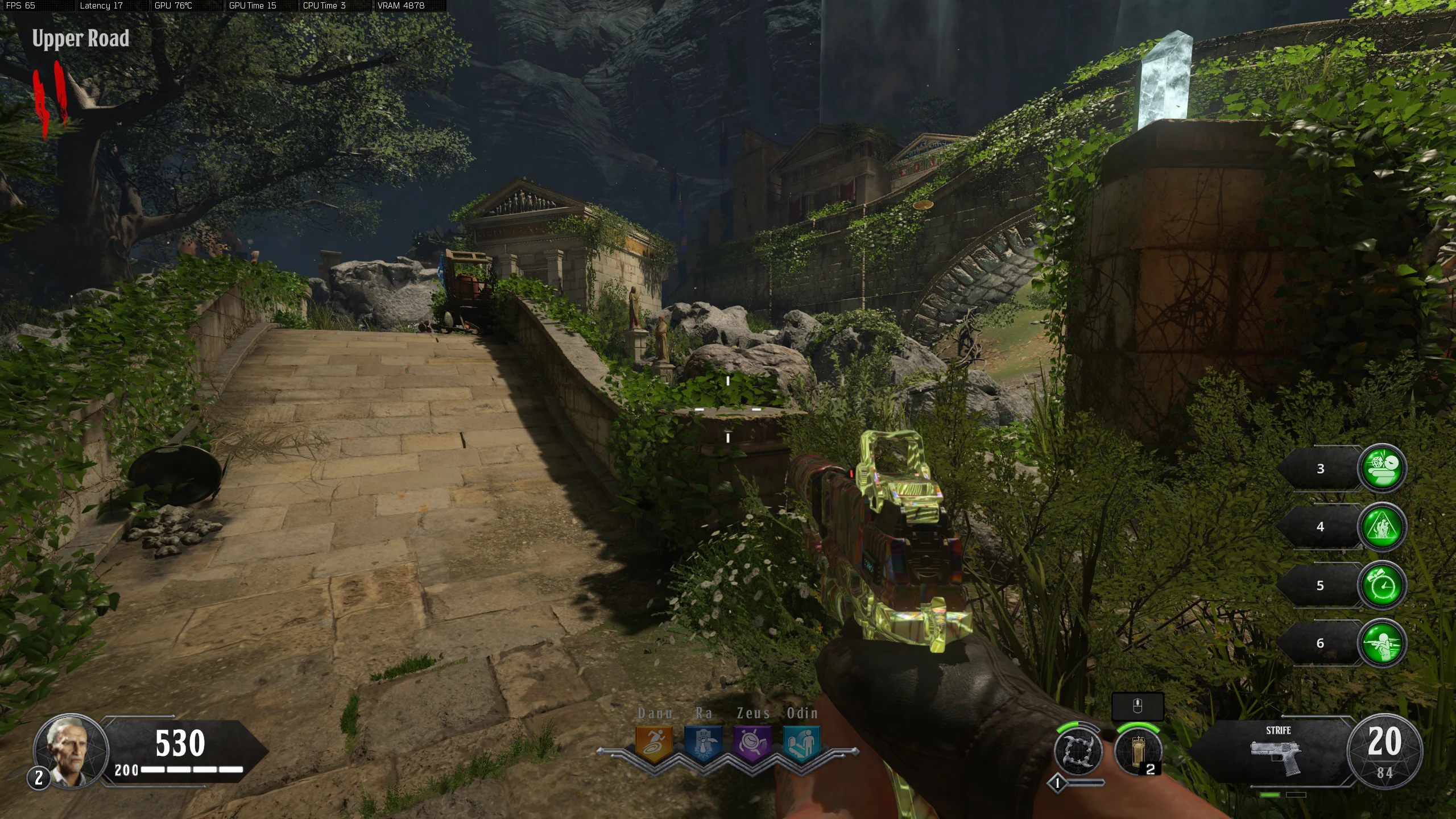
Task: Click the Strife pistol weapon panel
Action: (1277, 752)
